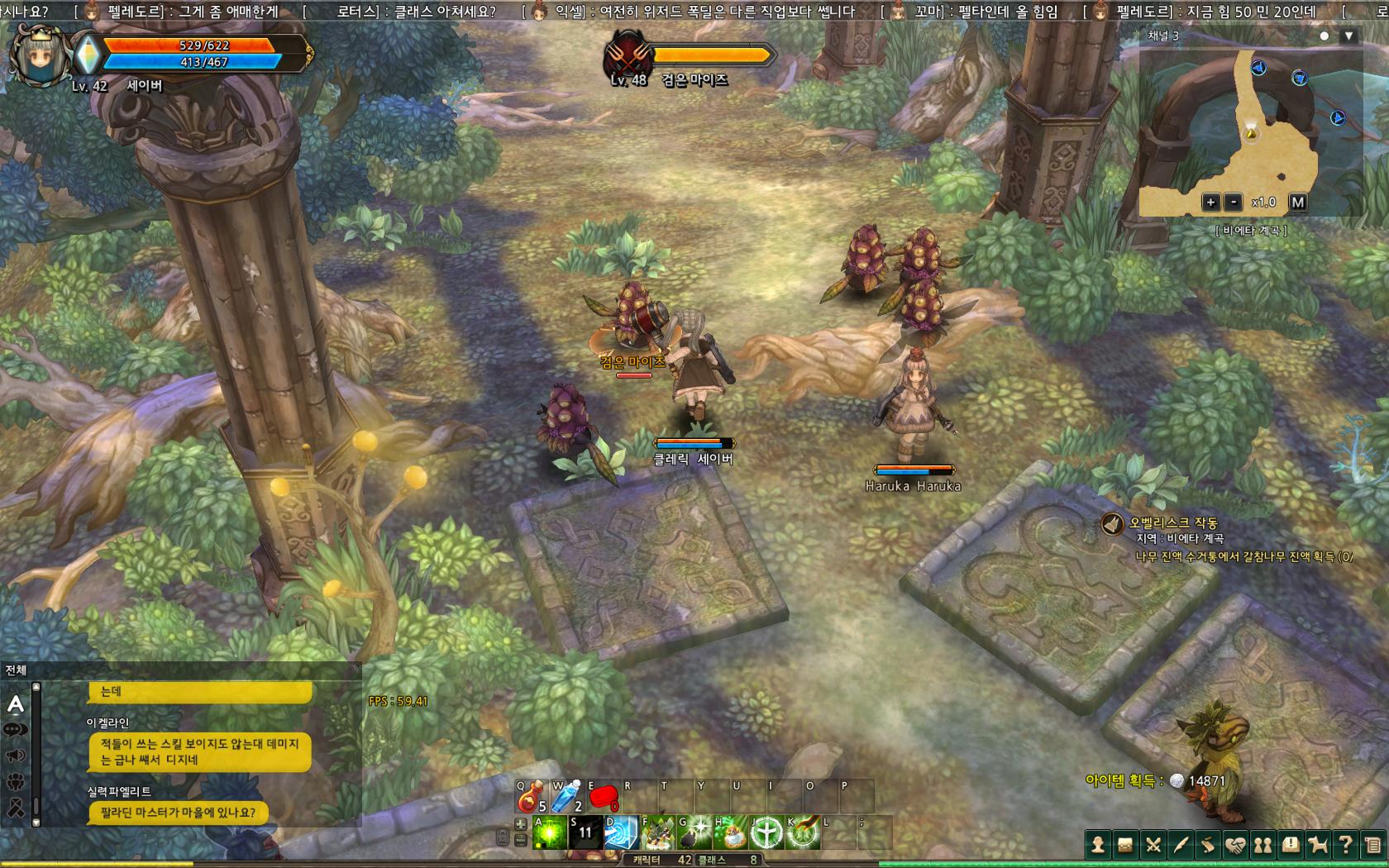The image size is (1389, 868).
Task: Cast the blue barrier skill
Action: tap(621, 832)
